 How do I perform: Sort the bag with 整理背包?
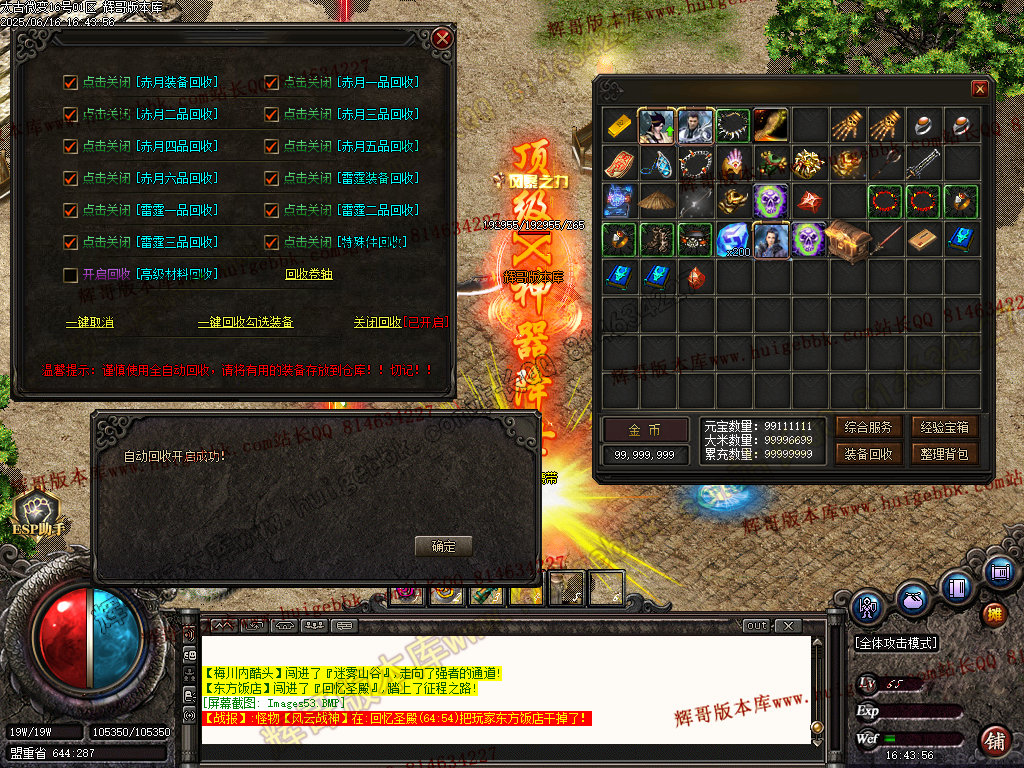(941, 454)
